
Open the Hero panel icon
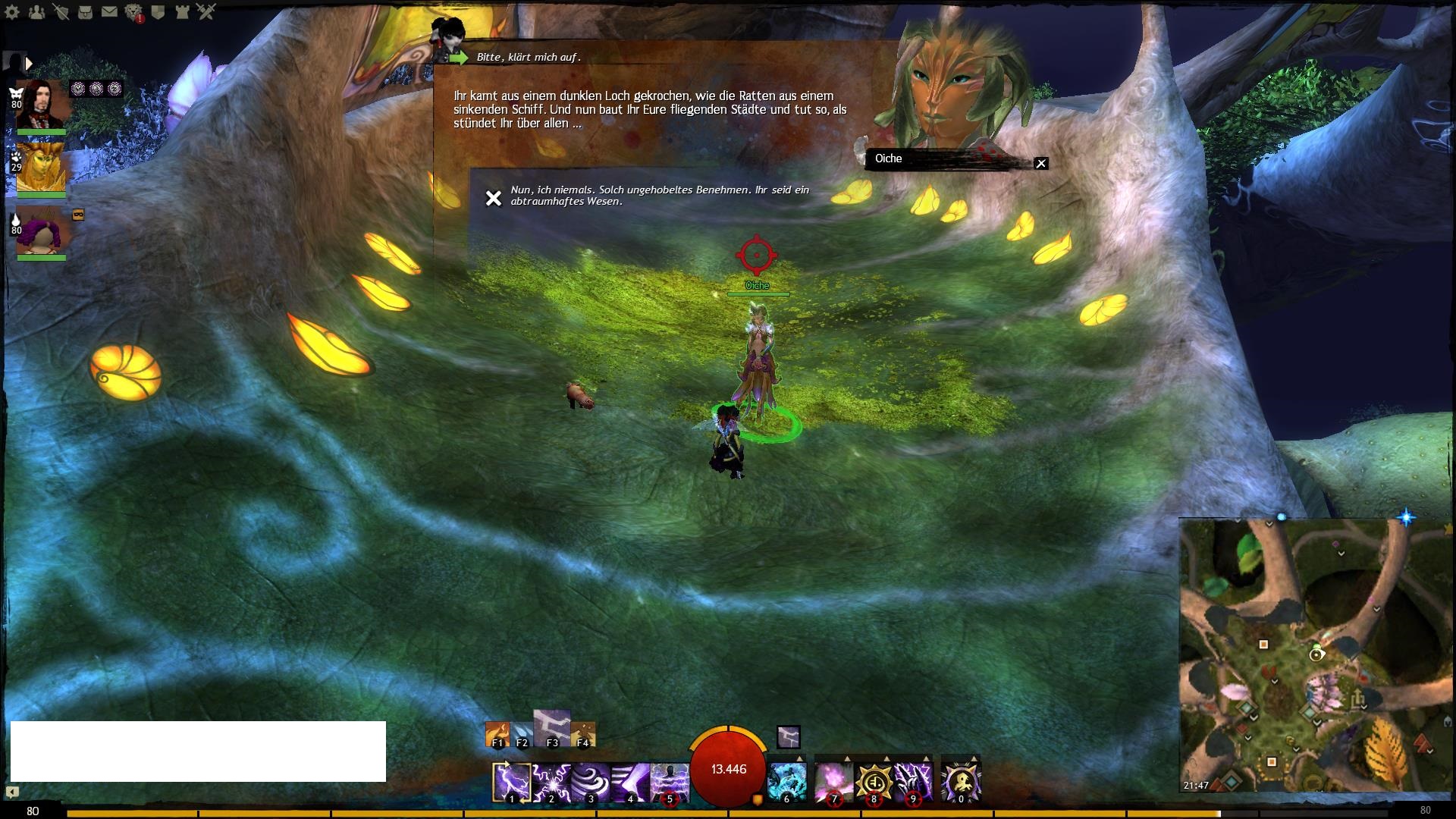[x=61, y=12]
